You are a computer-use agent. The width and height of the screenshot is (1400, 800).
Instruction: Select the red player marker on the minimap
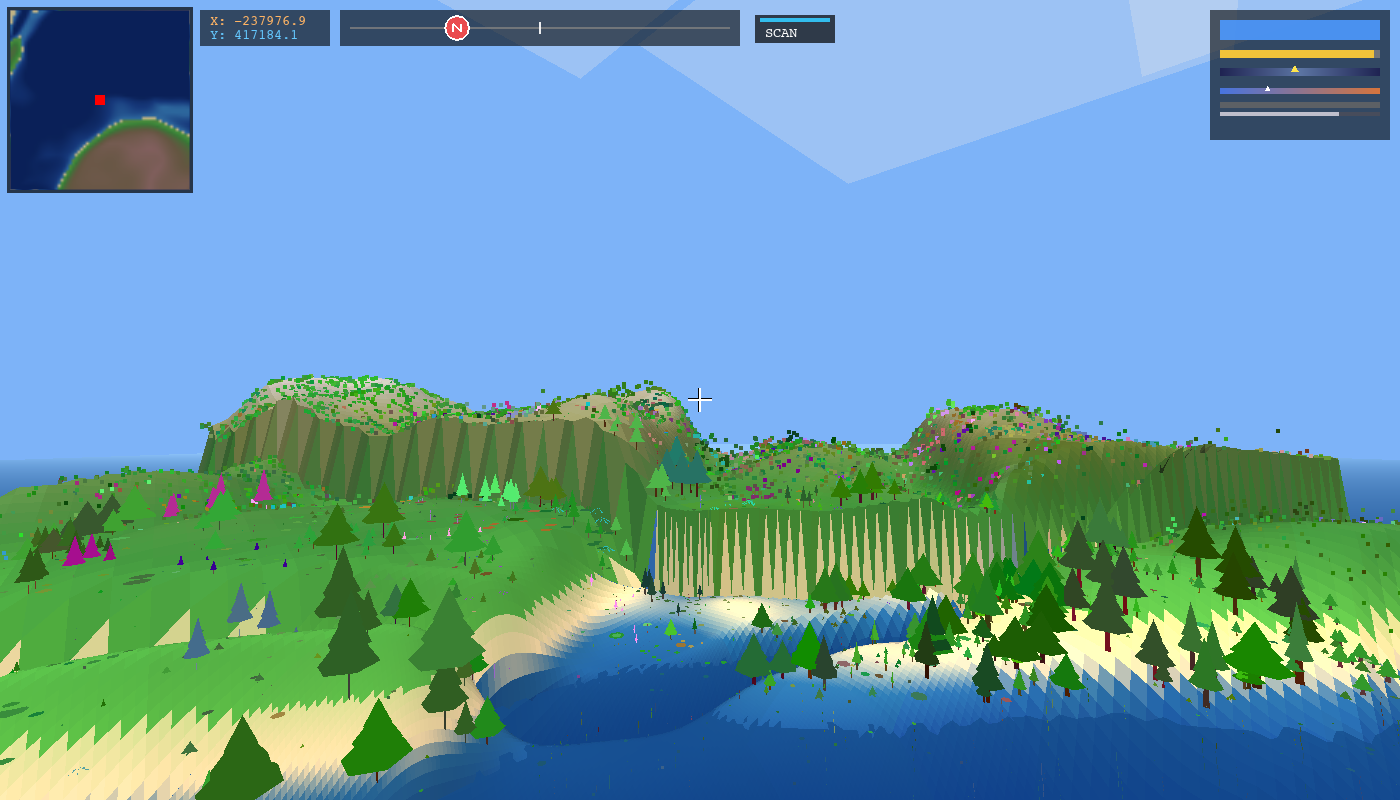[98, 100]
